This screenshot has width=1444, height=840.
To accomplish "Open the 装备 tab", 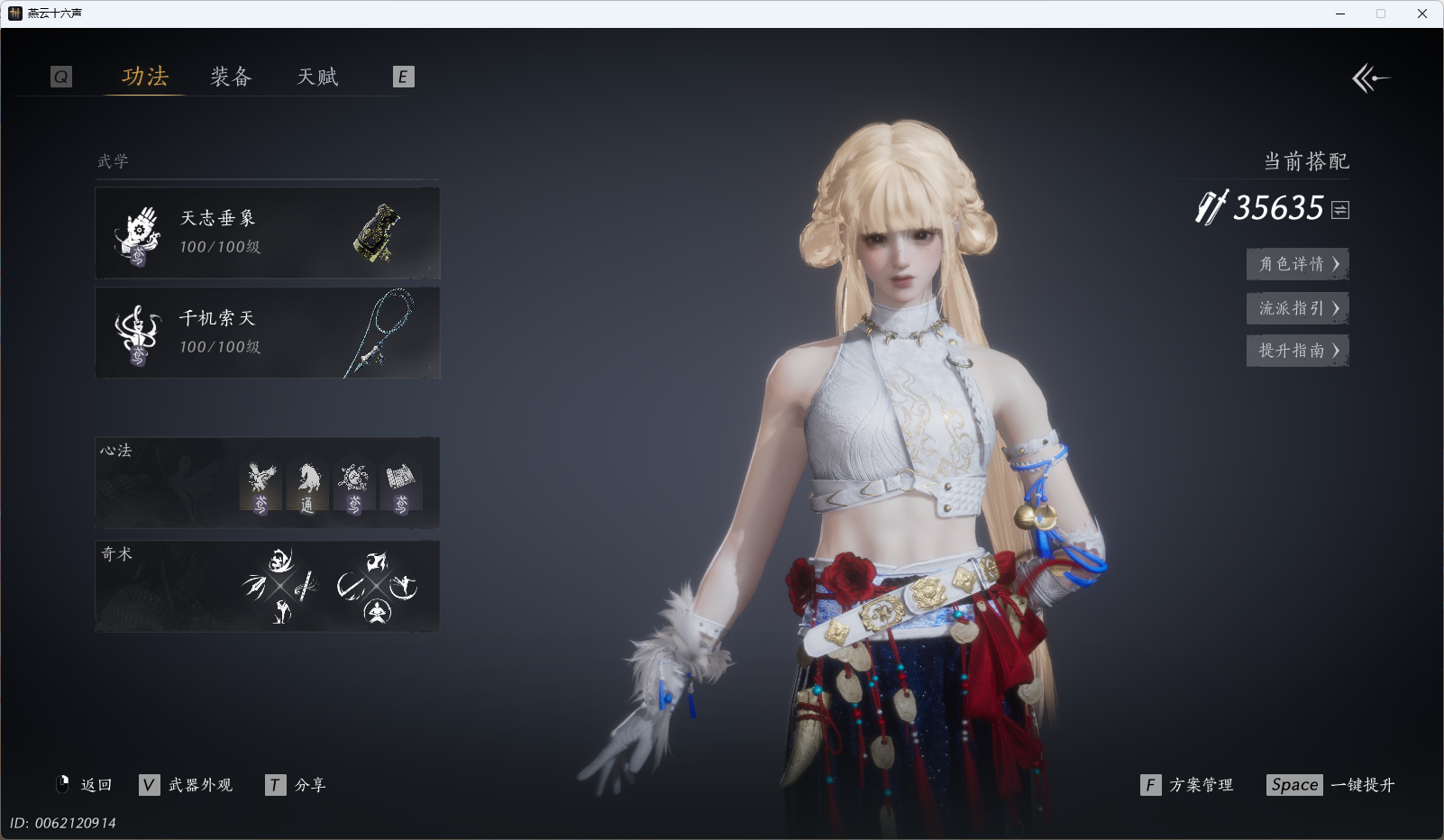I will (231, 77).
